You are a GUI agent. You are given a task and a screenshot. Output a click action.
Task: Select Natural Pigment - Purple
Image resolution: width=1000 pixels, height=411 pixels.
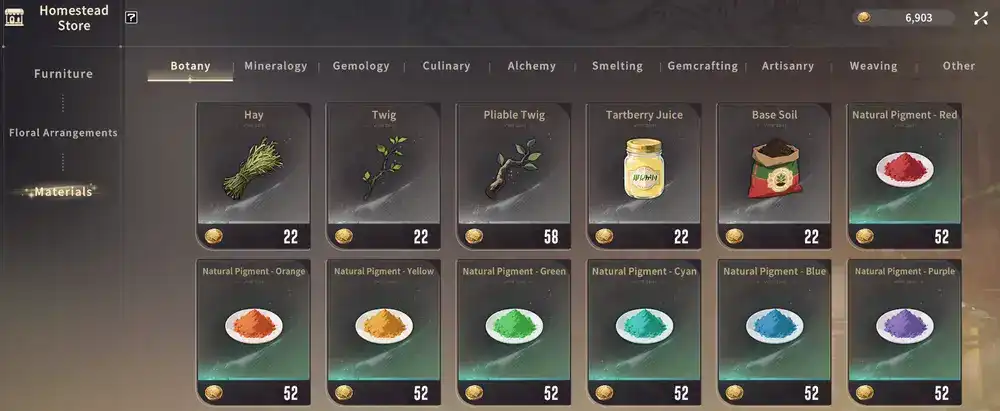click(904, 330)
